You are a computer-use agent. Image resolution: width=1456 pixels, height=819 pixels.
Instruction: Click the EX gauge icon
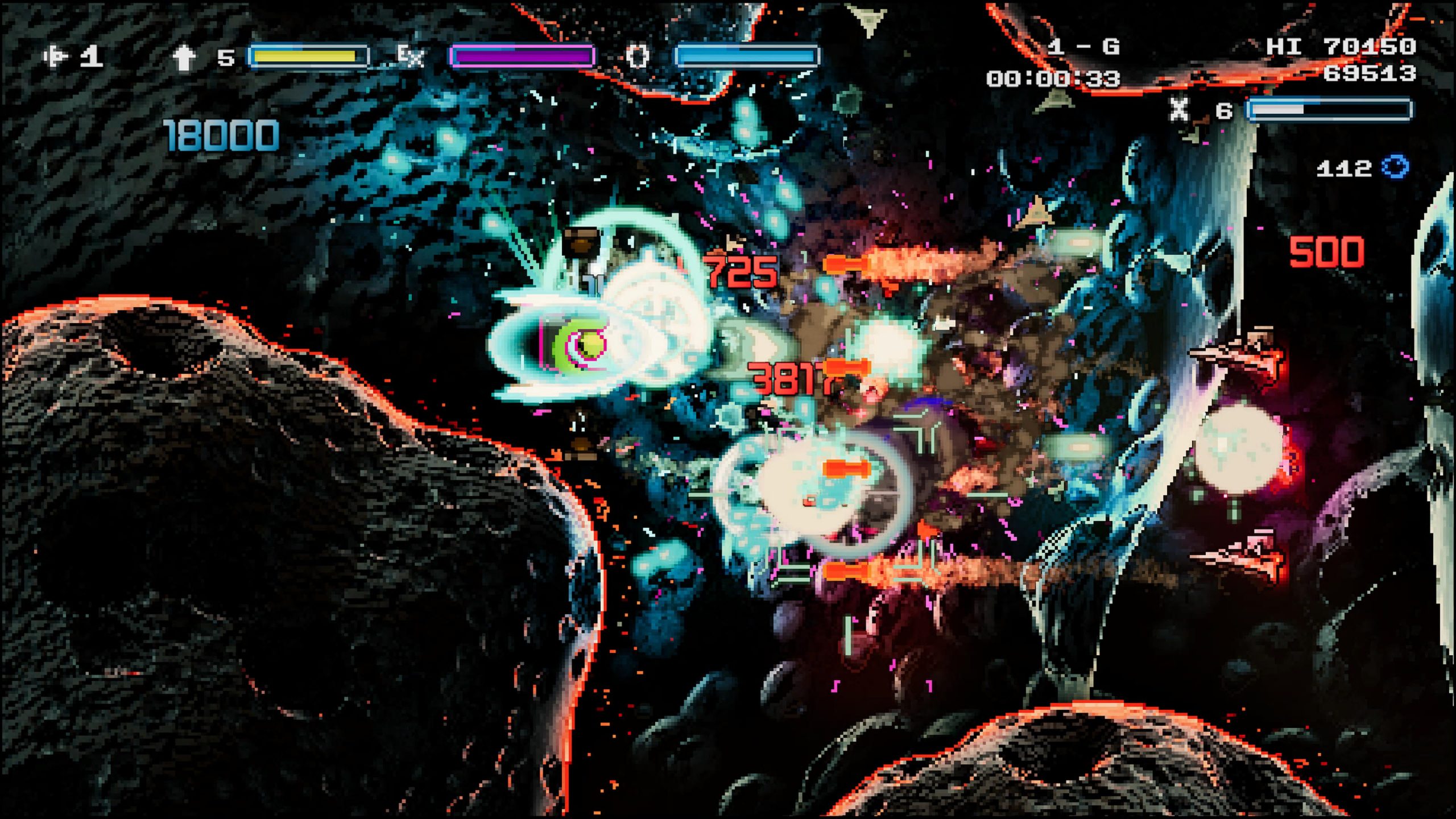pos(410,56)
